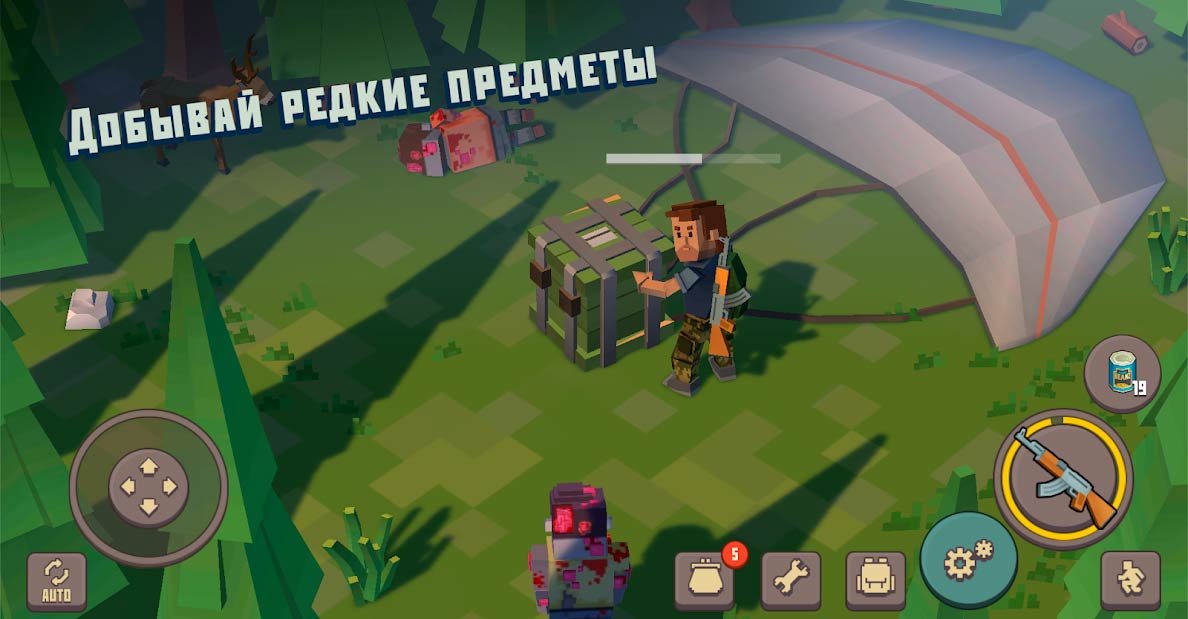Toggle the AUTO mode button
Viewport: 1188px width, 619px height.
tap(56, 582)
